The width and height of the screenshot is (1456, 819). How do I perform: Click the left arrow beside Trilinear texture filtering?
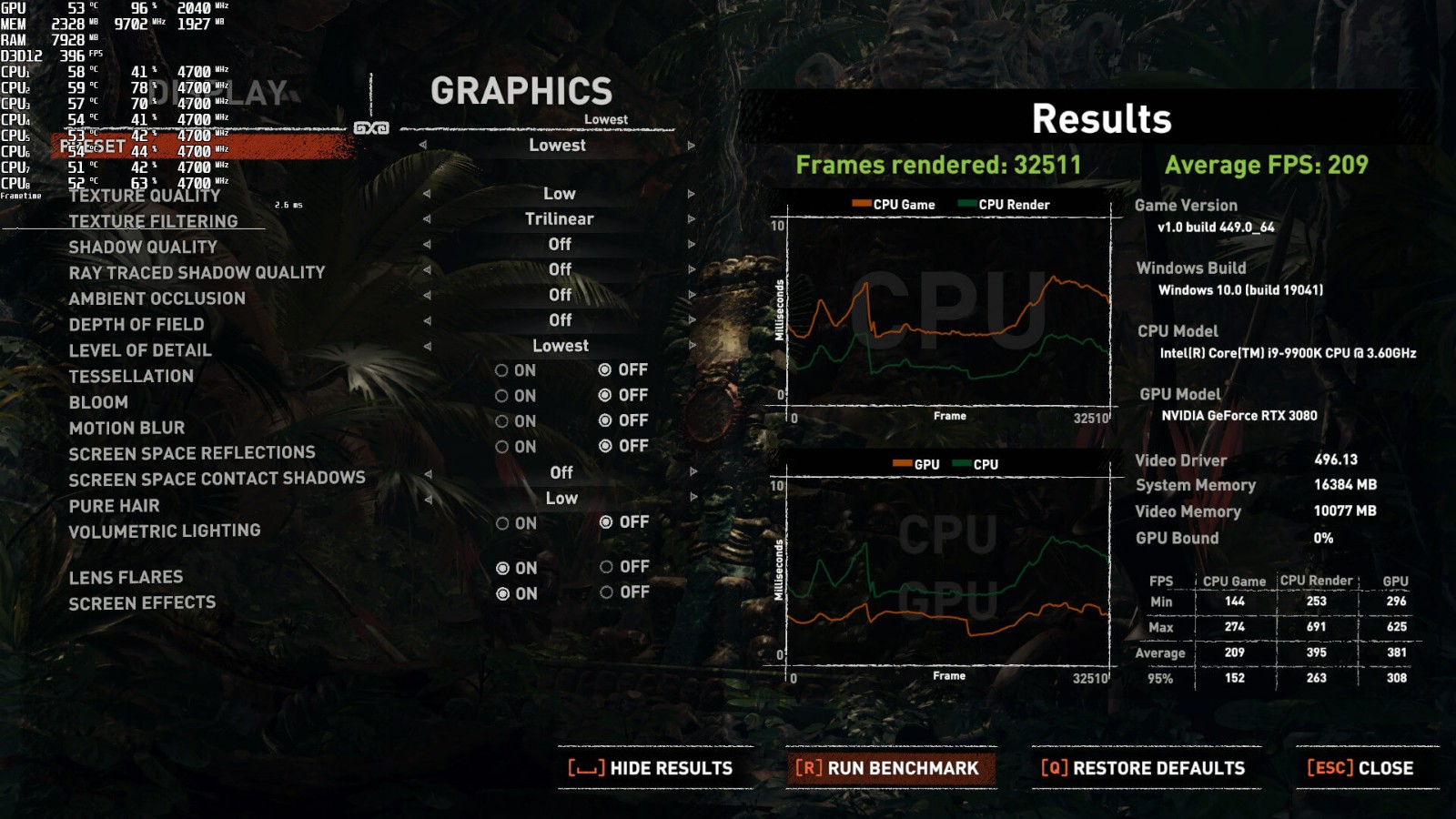(x=426, y=219)
